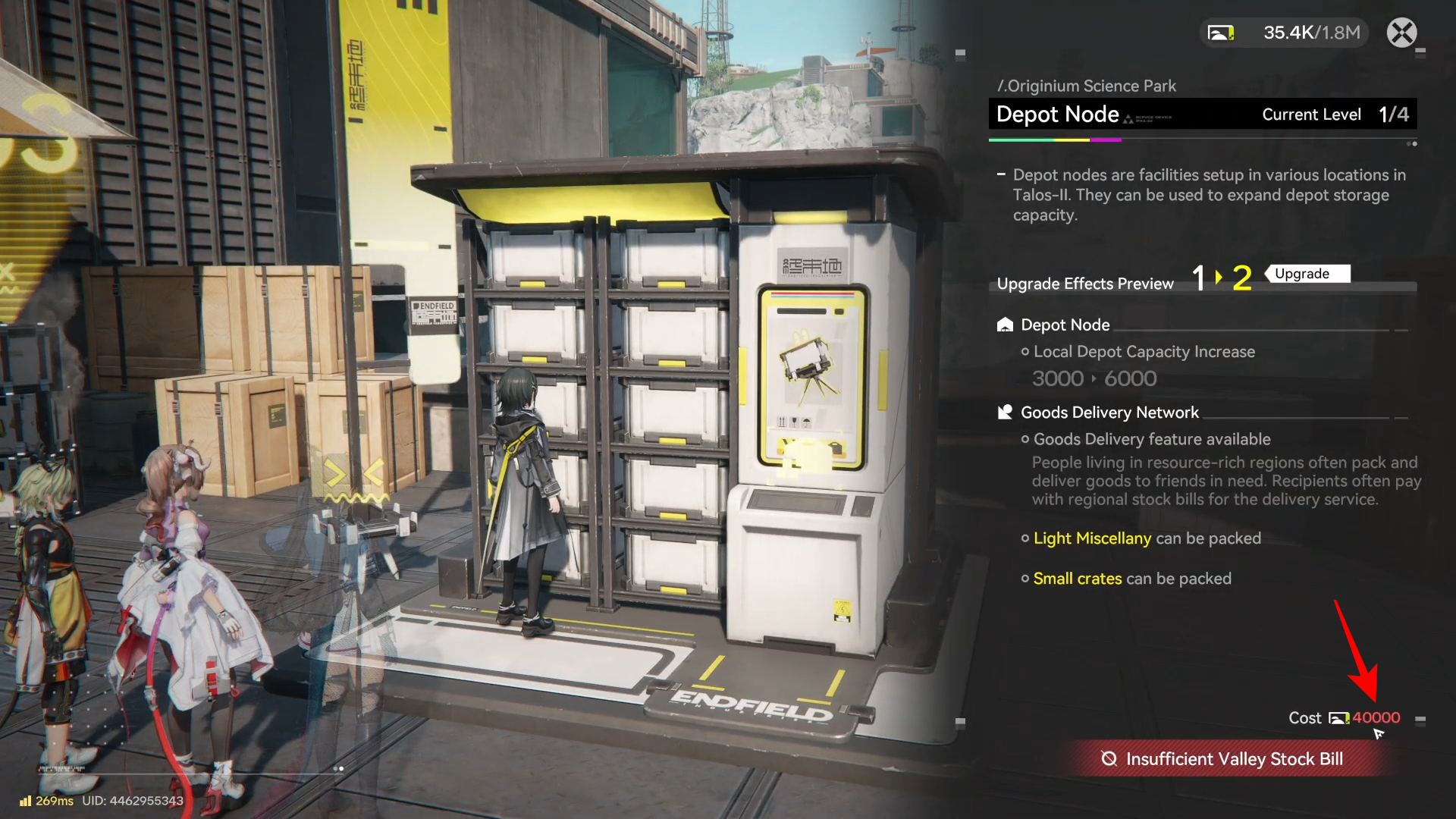
Task: Click the Insufficient Valley Stock Bill button
Action: coord(1225,759)
